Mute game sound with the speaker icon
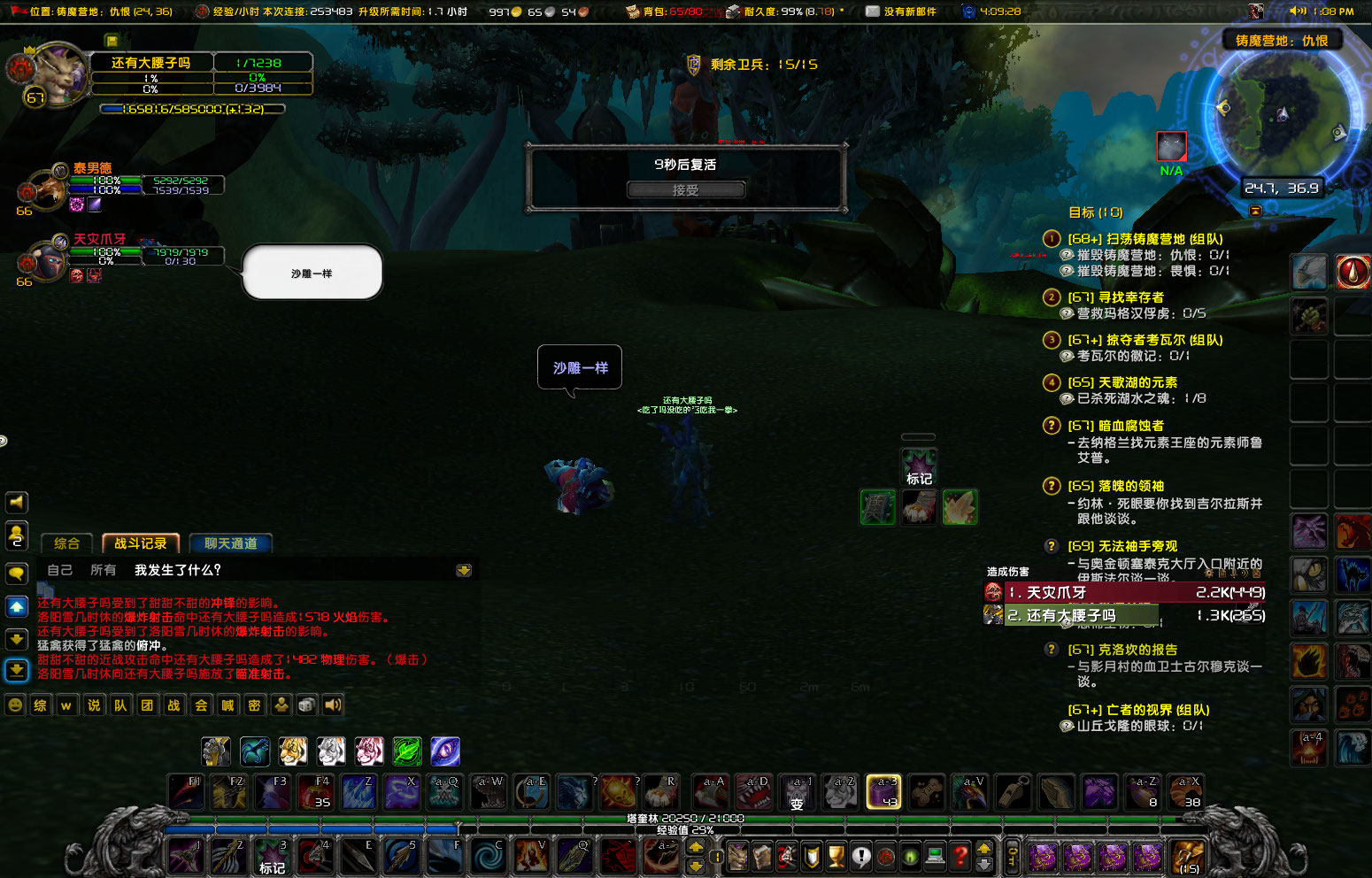 point(332,705)
